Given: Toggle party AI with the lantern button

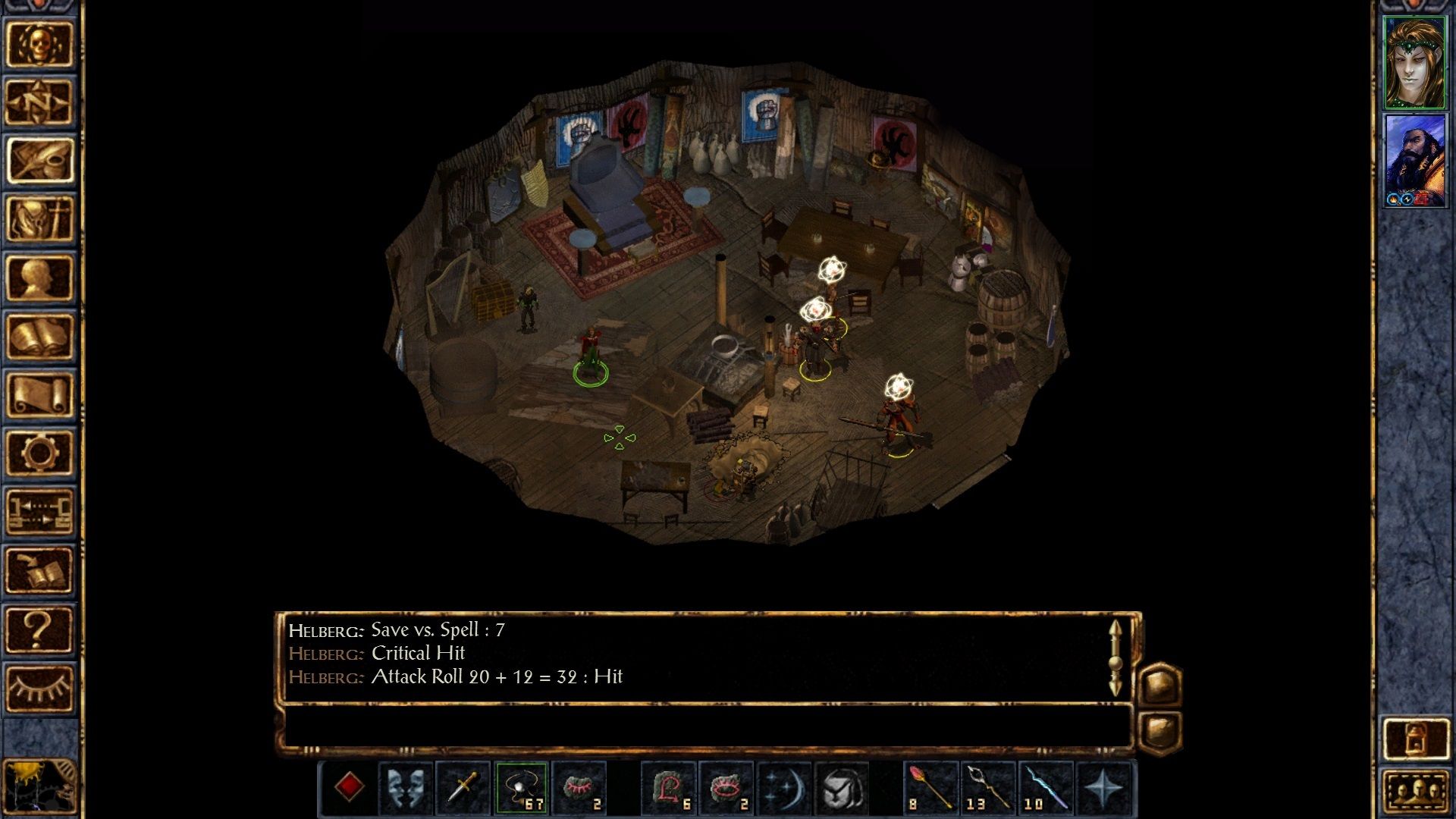Looking at the screenshot, I should (1415, 739).
